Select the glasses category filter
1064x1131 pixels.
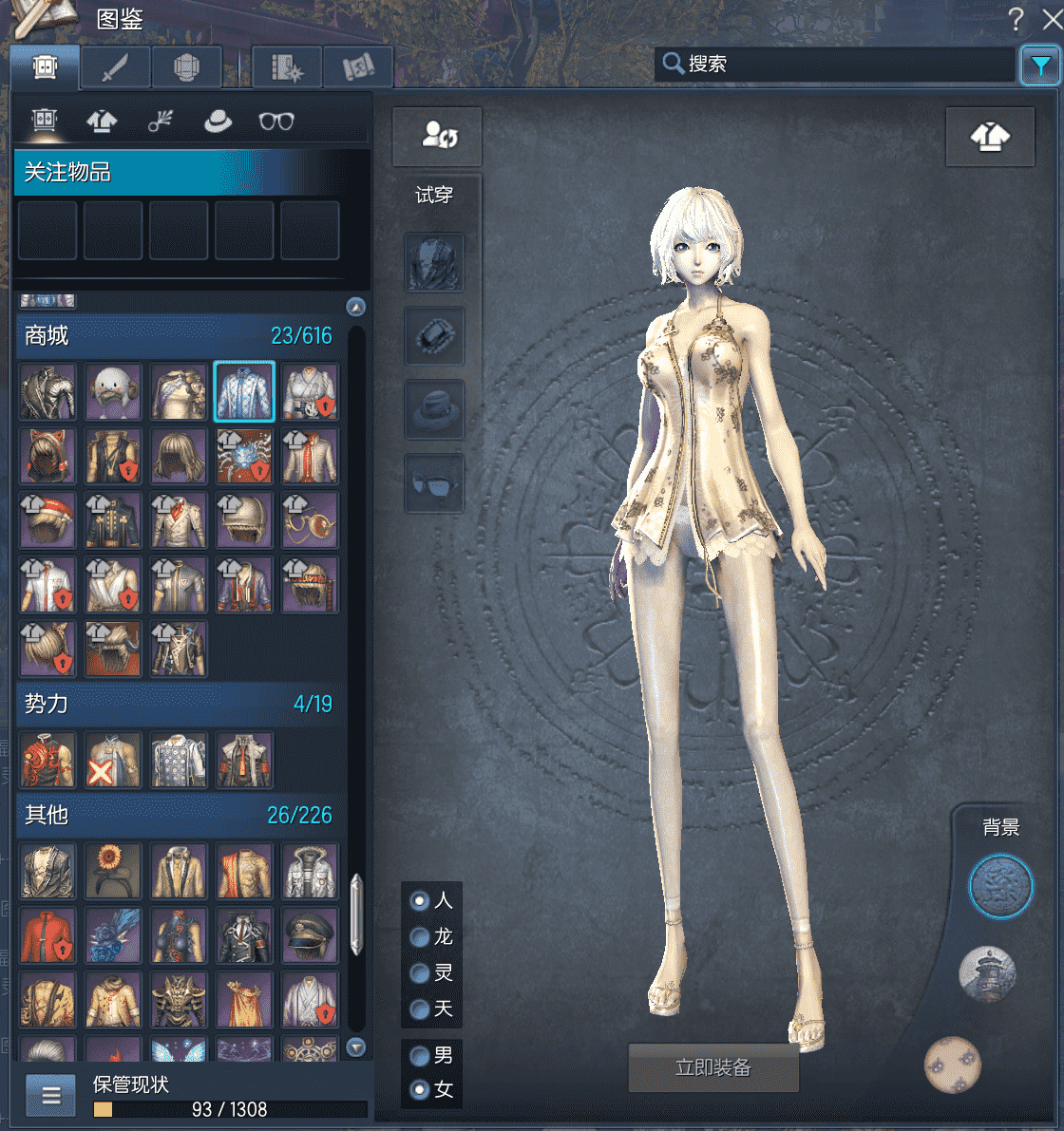(x=276, y=122)
